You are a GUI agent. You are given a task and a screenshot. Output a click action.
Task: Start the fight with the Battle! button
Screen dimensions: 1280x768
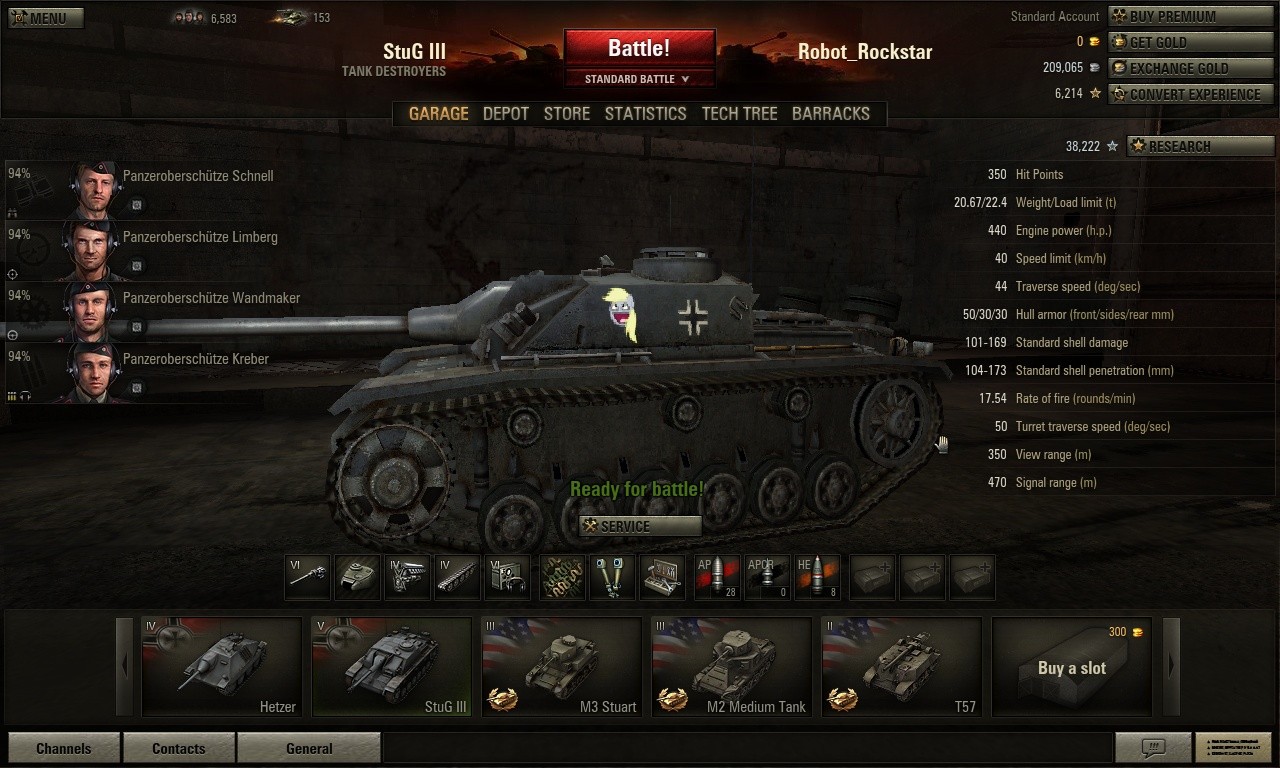[x=639, y=48]
